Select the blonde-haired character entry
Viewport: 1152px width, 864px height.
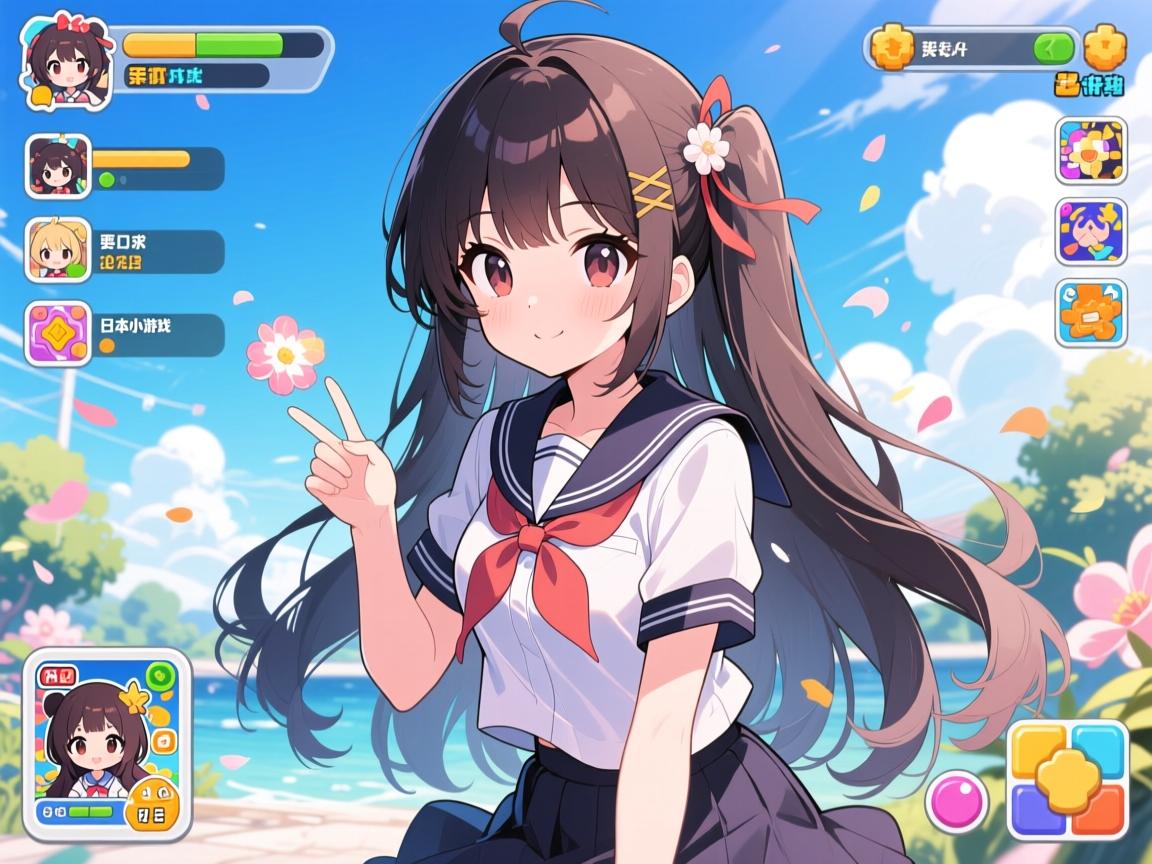pyautogui.click(x=57, y=248)
